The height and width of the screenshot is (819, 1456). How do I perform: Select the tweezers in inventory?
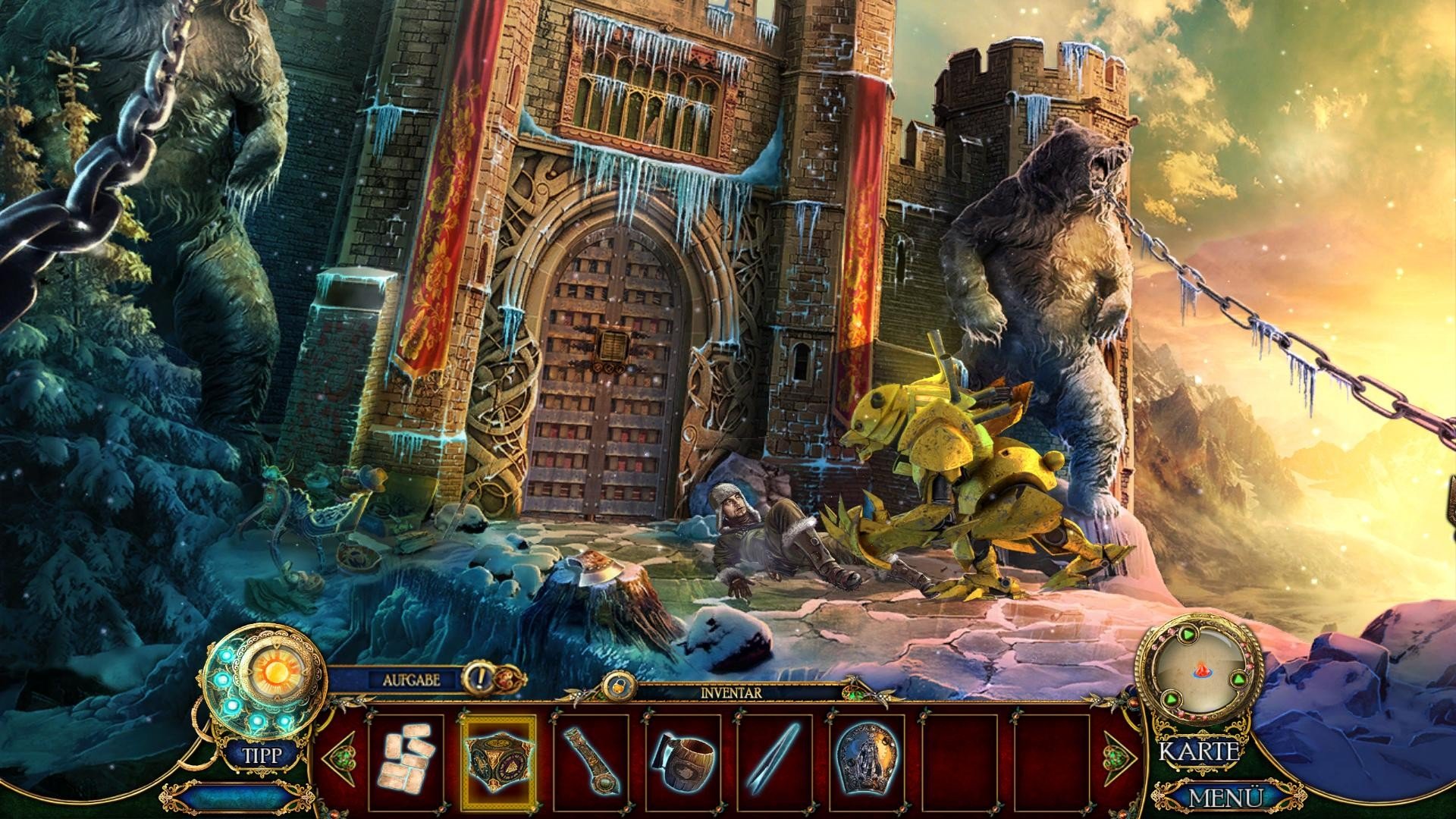(773, 761)
